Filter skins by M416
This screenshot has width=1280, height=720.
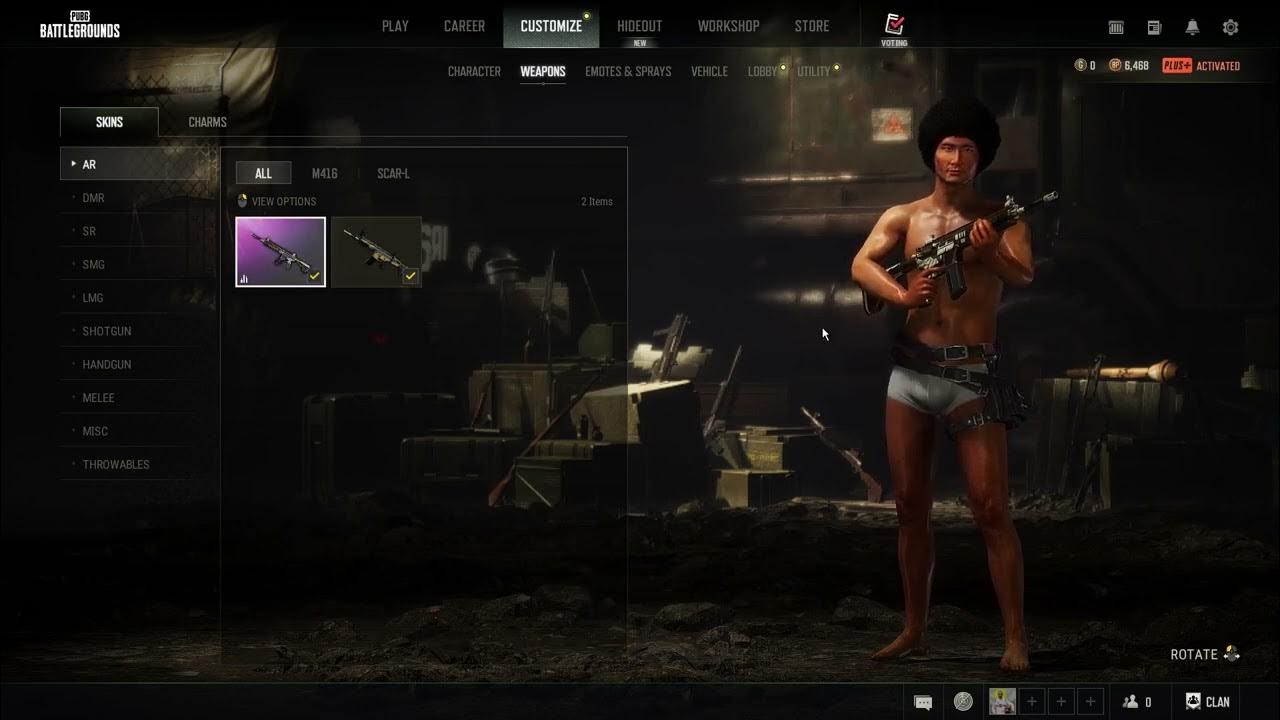pos(324,173)
